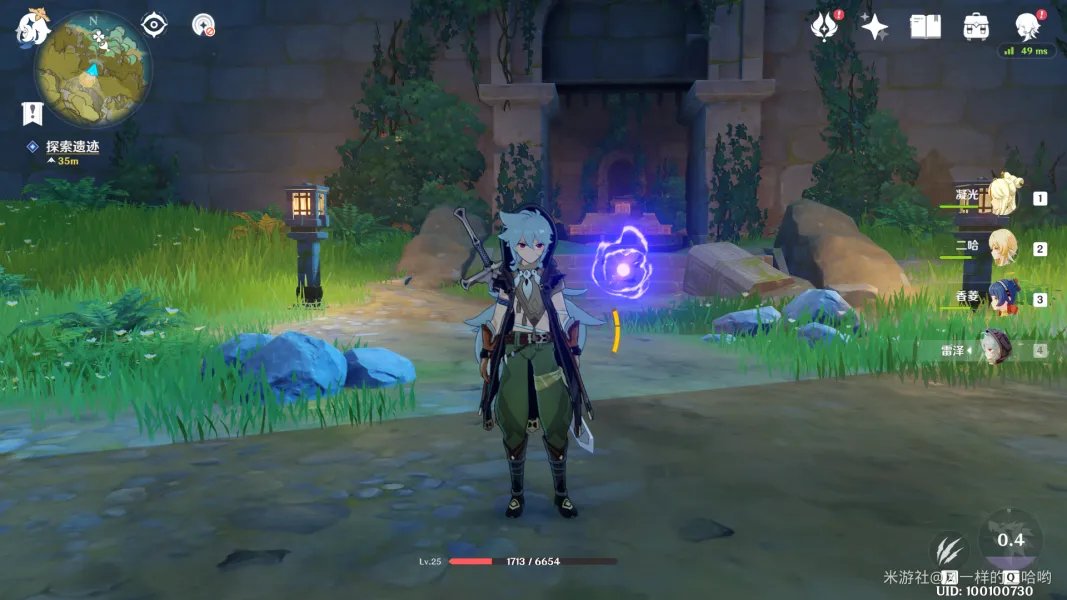Open the four-pointed star wish icon

pos(875,26)
